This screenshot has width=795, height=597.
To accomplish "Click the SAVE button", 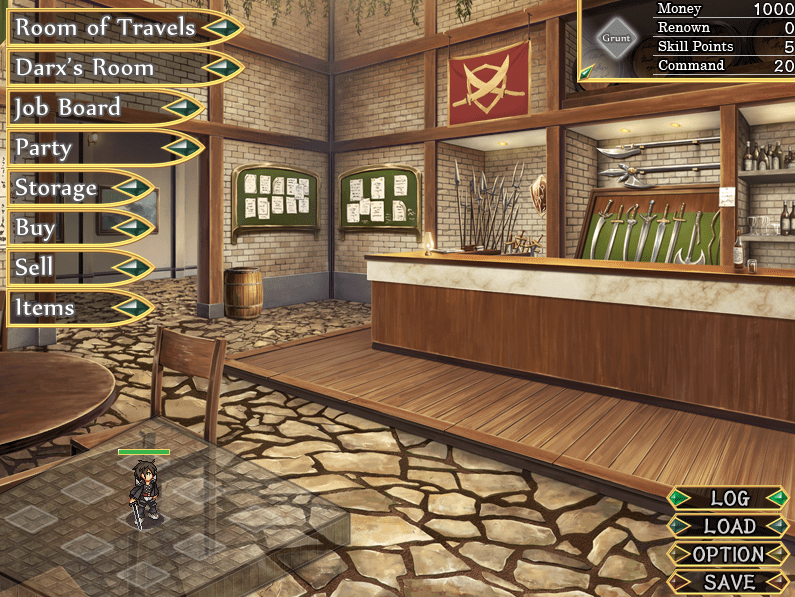I will click(x=729, y=582).
